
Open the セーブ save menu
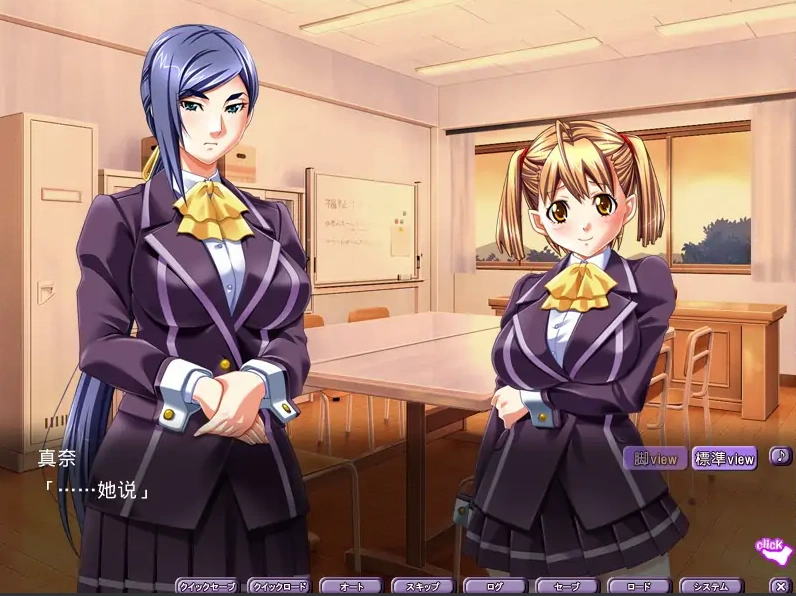coord(566,587)
